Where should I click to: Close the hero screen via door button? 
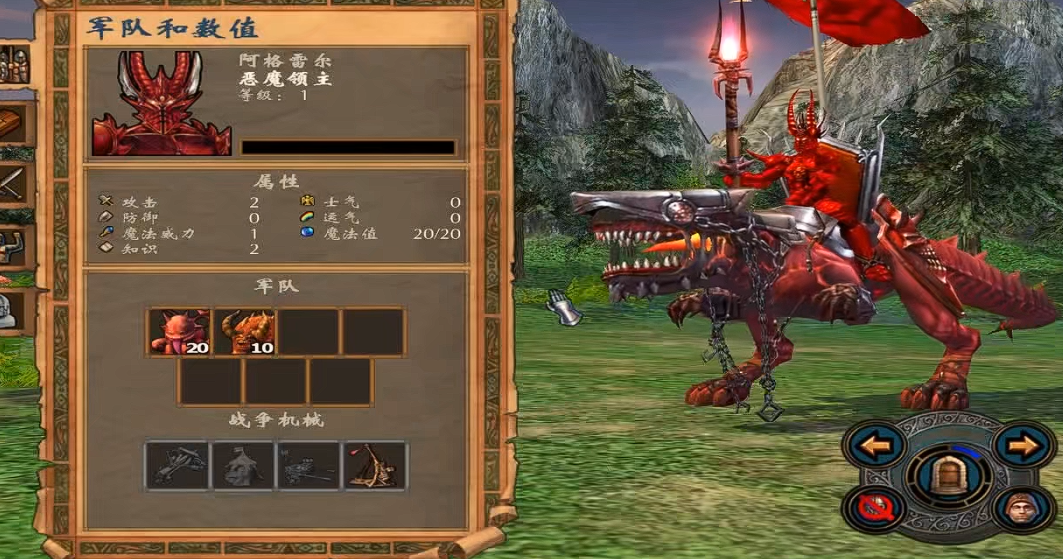pos(949,473)
